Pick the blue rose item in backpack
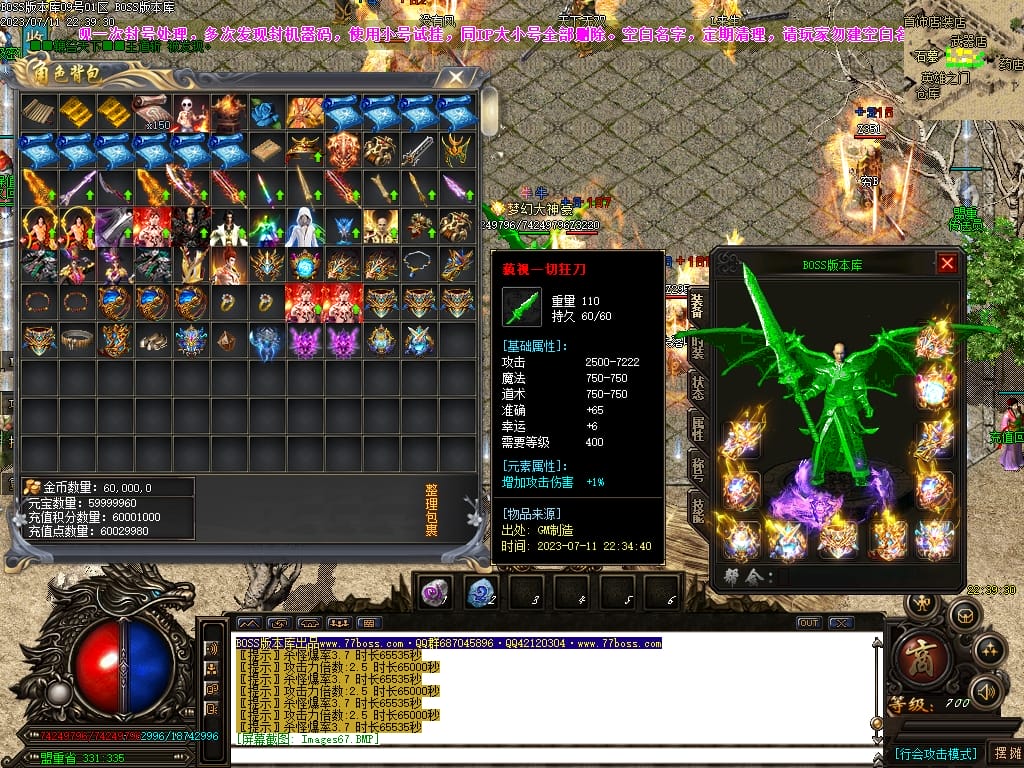The height and width of the screenshot is (768, 1024). point(266,113)
